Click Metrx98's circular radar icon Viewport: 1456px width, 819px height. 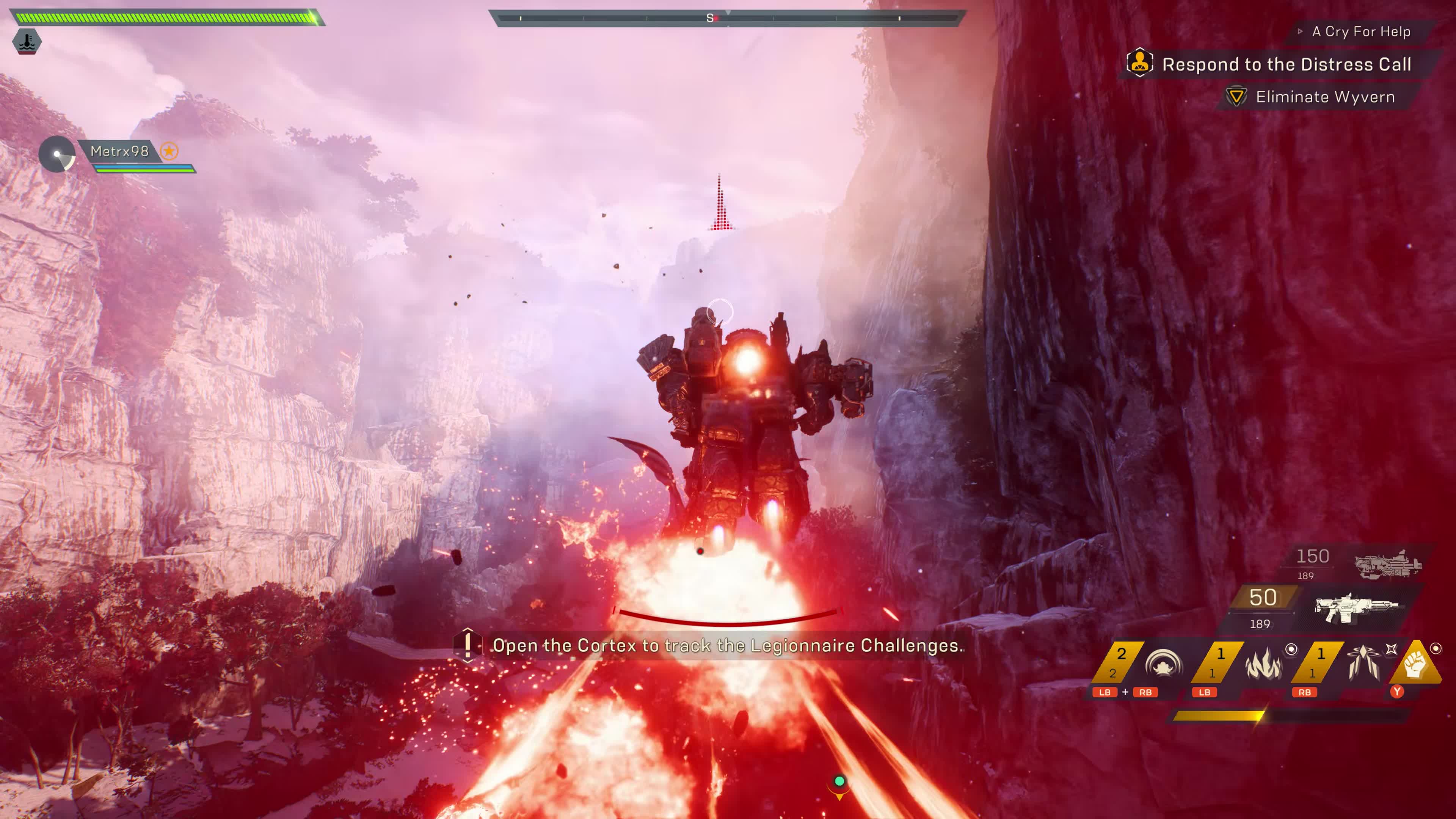point(57,154)
